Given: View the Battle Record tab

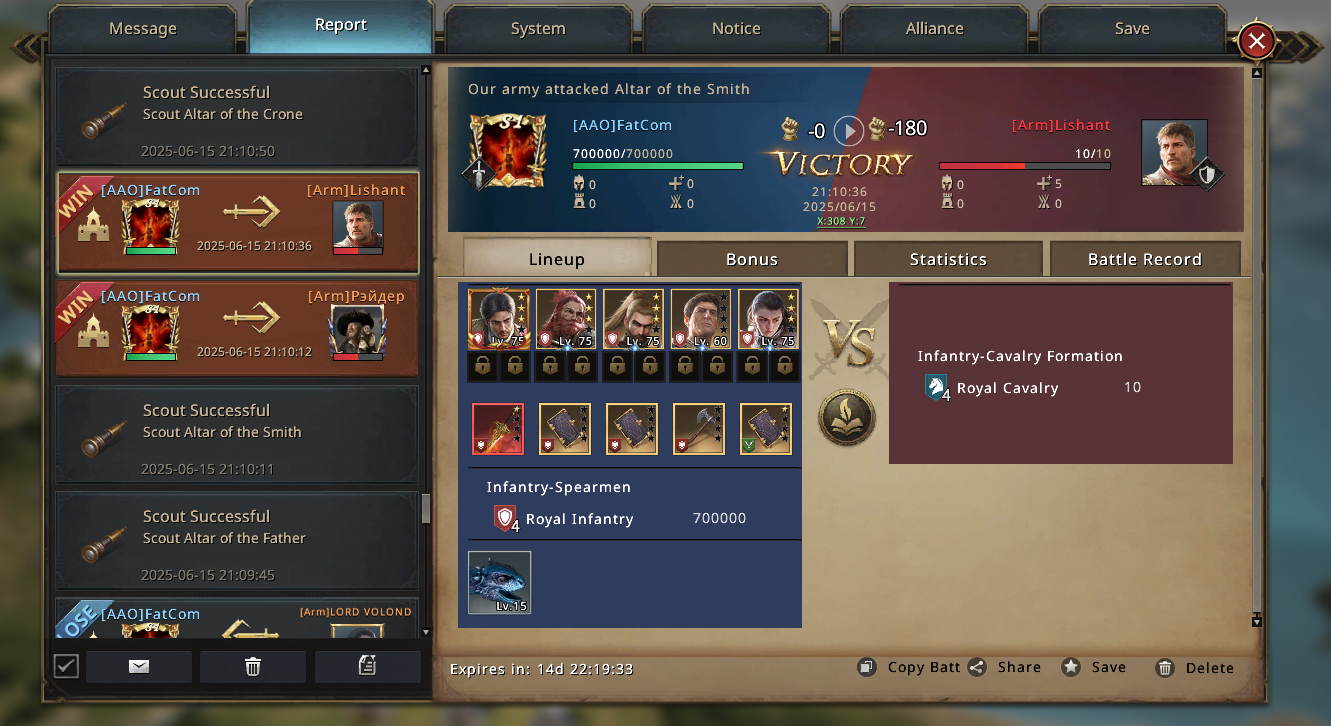Looking at the screenshot, I should pos(1144,259).
